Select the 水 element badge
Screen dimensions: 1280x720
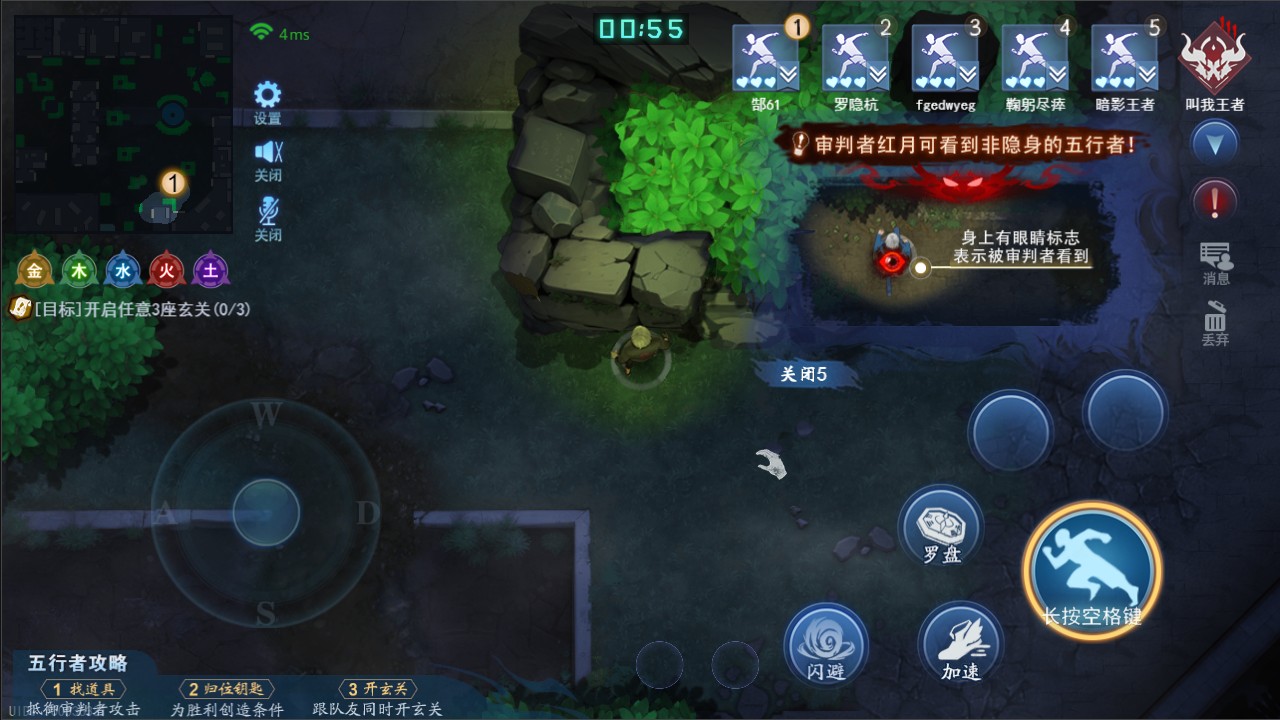(x=123, y=270)
